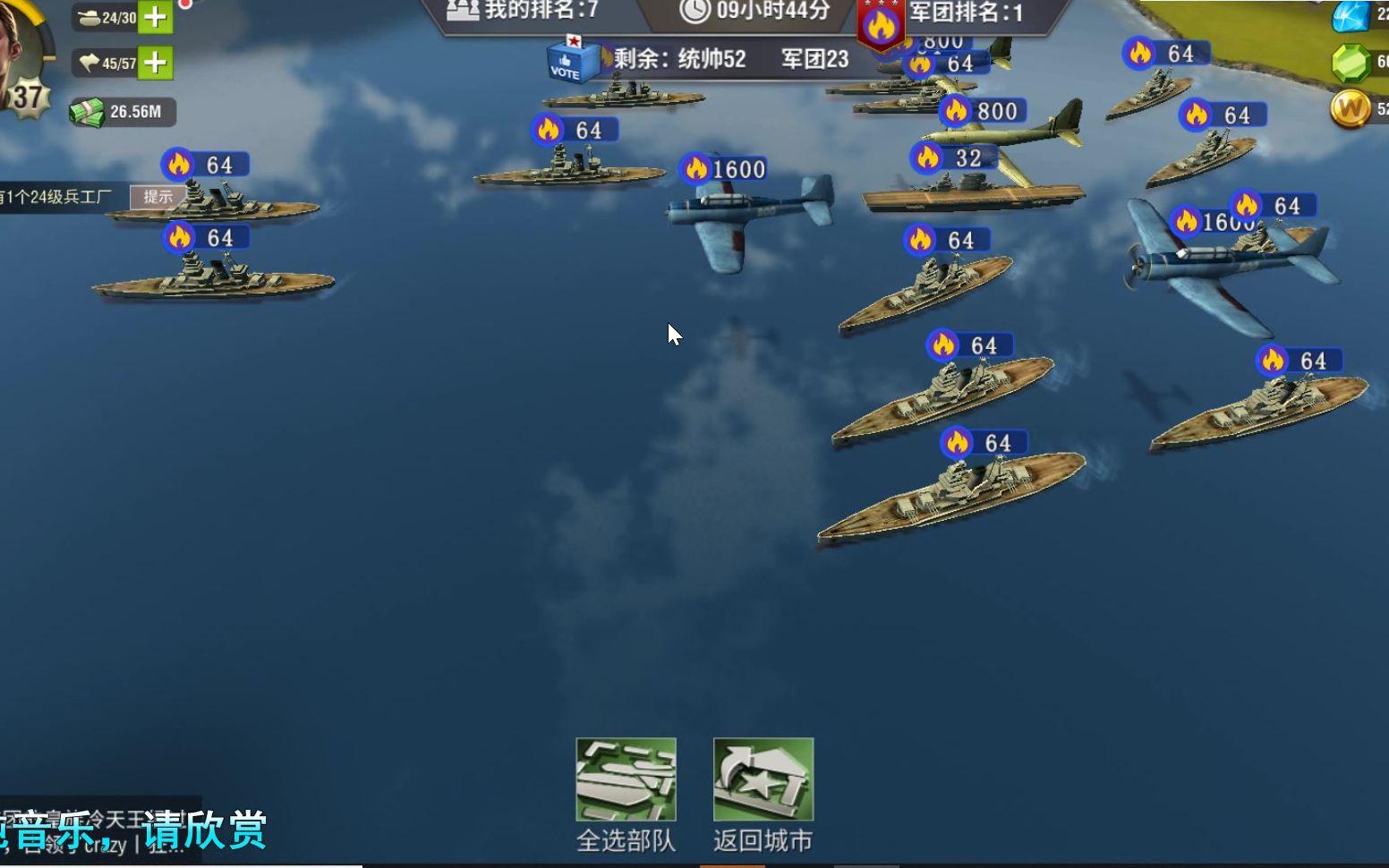This screenshot has width=1389, height=868.
Task: Open the blue VOTE ballot box
Action: coord(571,61)
